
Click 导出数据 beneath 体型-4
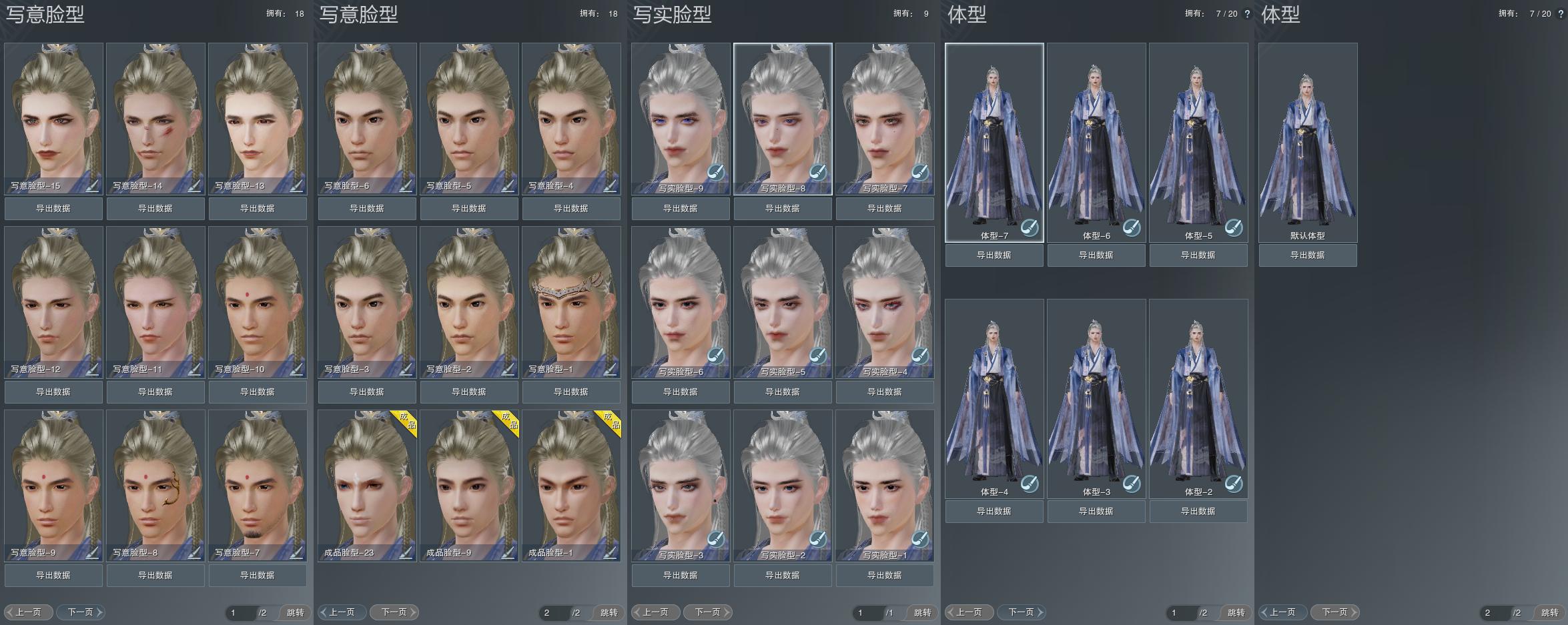pos(994,512)
